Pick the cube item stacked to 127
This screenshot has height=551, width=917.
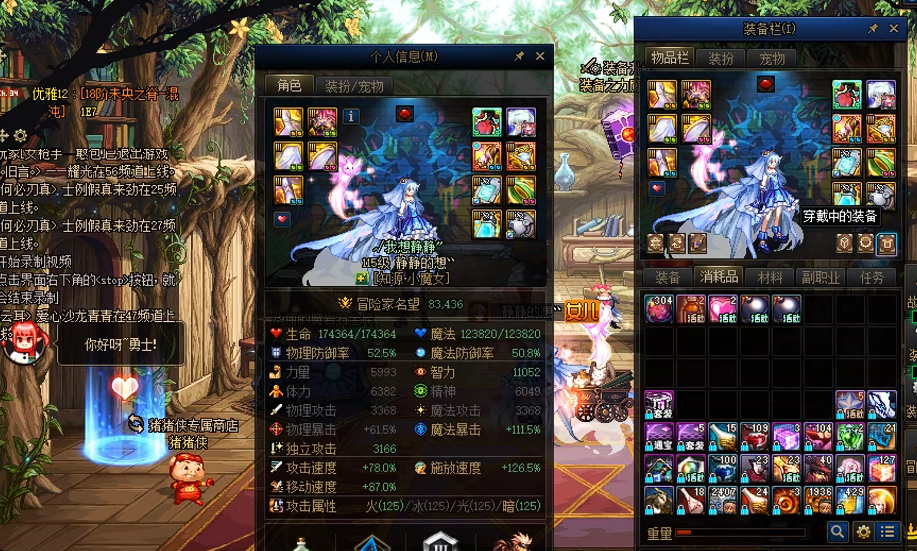[881, 467]
